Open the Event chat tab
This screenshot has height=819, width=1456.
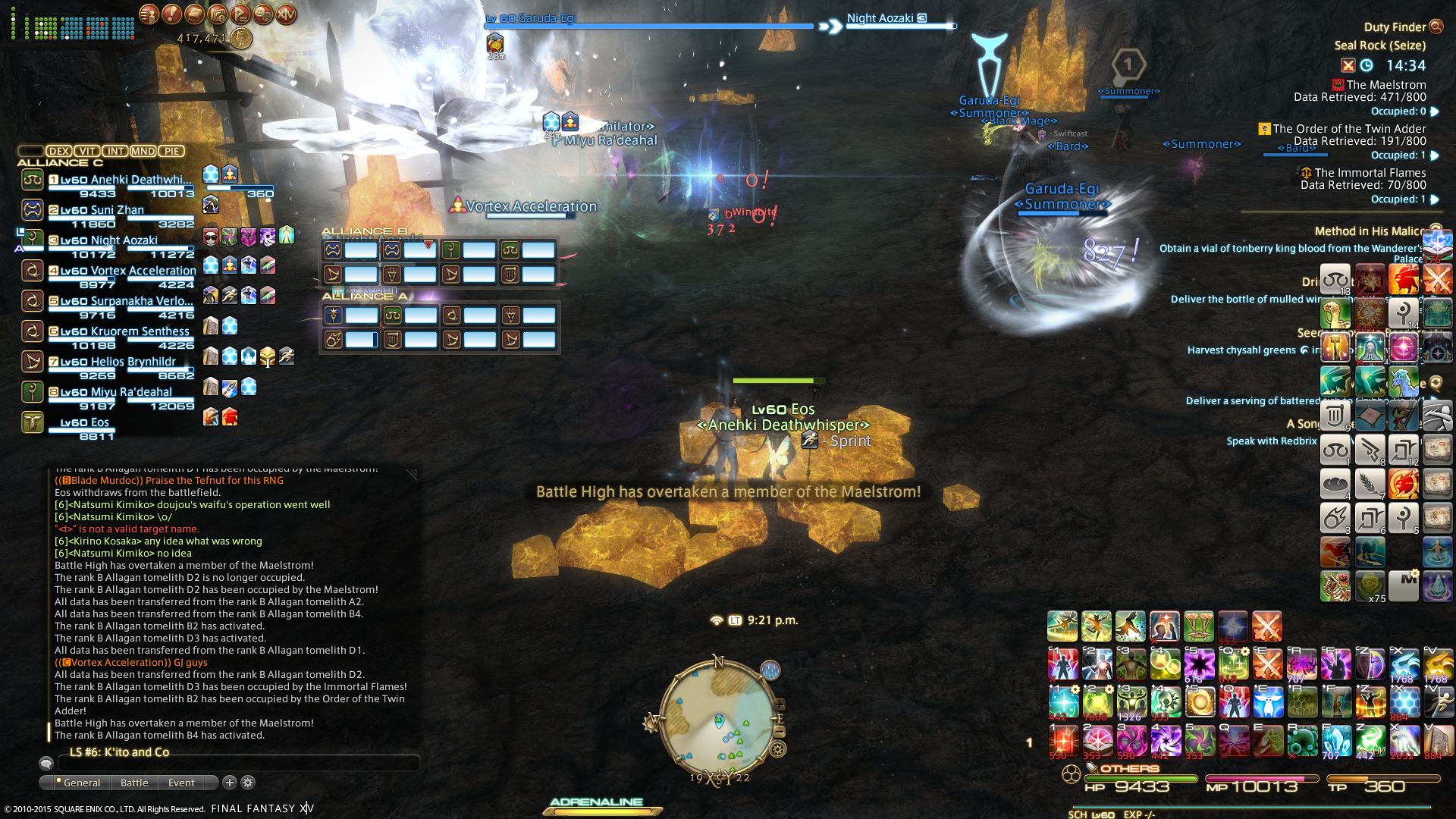click(x=181, y=783)
